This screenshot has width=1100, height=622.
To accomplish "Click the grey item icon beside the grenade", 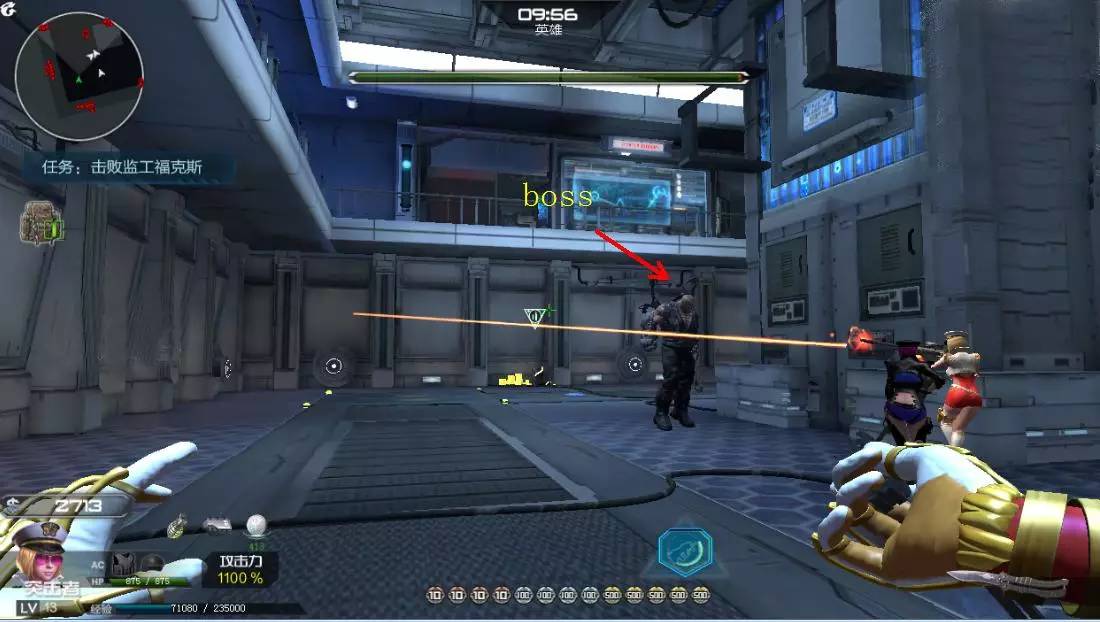I will tap(216, 524).
